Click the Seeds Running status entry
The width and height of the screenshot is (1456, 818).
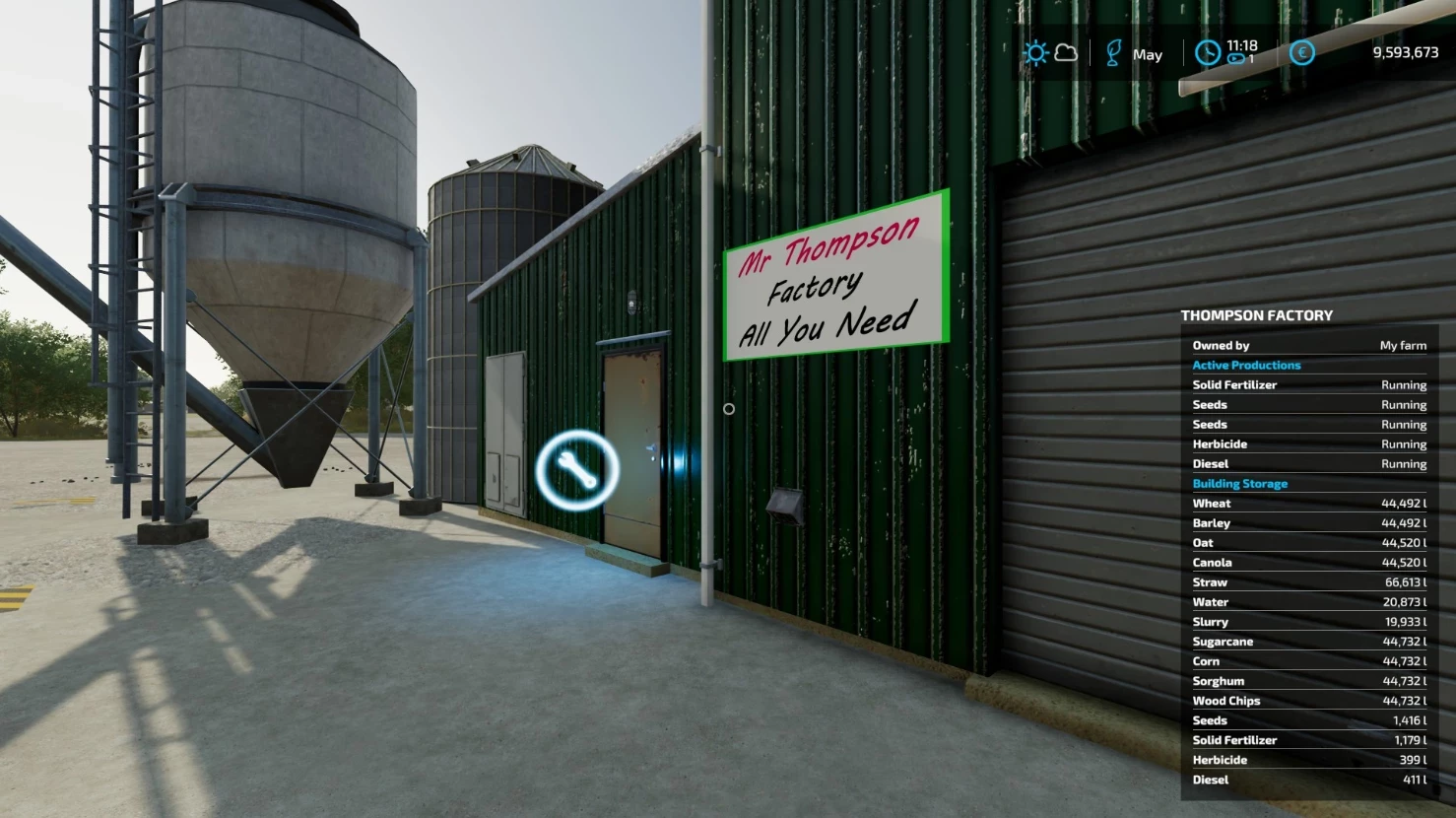tap(1308, 404)
